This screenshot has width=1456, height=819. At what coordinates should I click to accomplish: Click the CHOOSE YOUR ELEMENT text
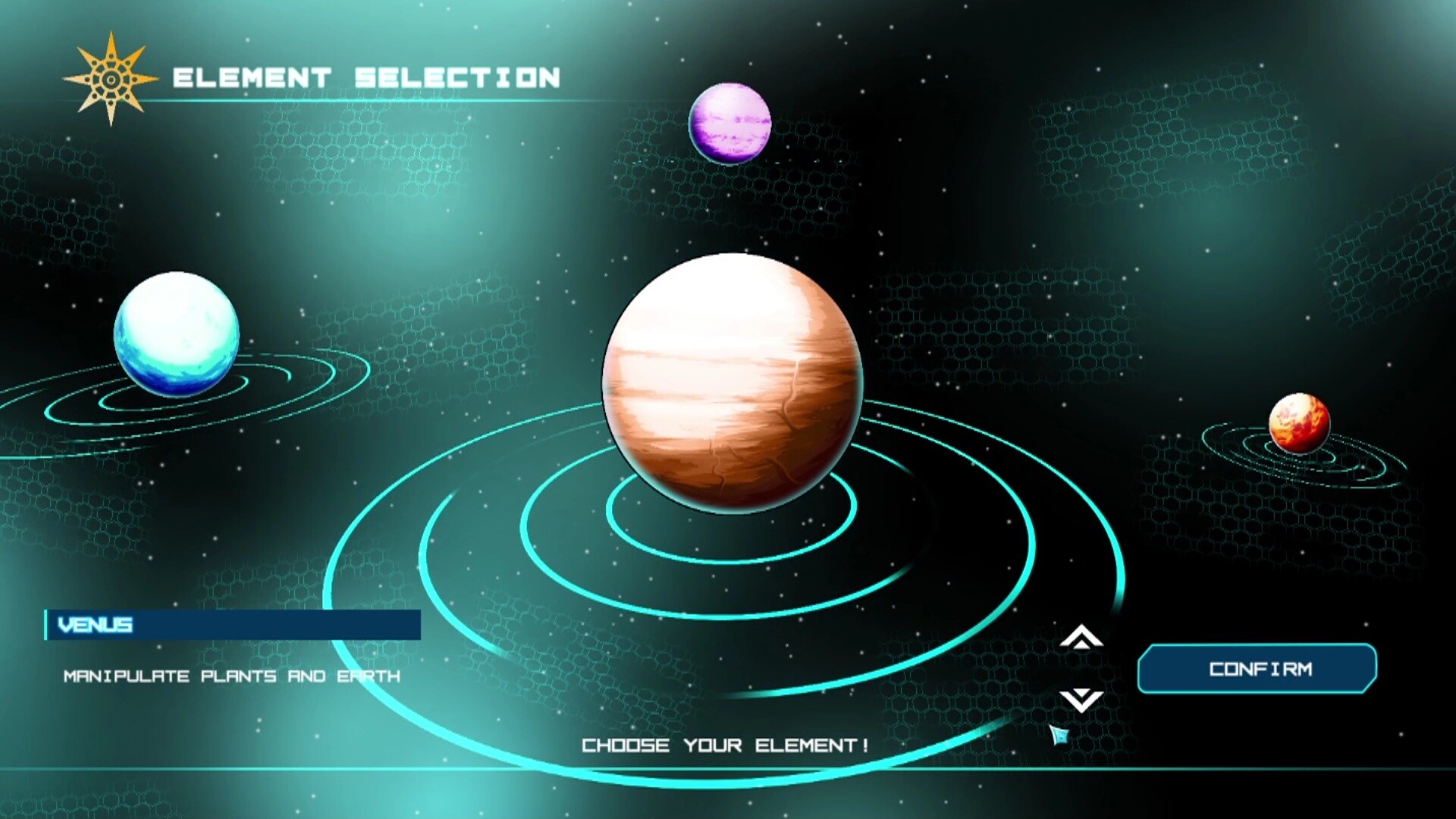pyautogui.click(x=726, y=745)
